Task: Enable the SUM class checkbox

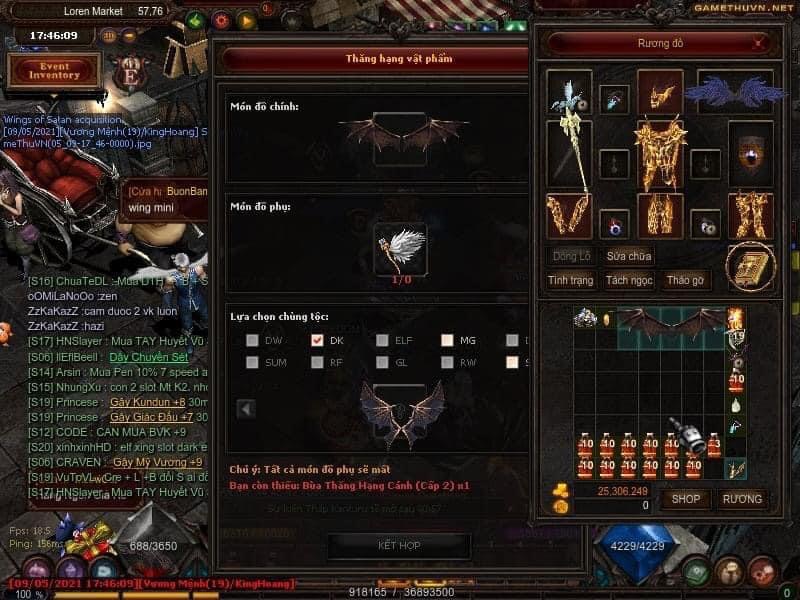Action: click(x=252, y=362)
